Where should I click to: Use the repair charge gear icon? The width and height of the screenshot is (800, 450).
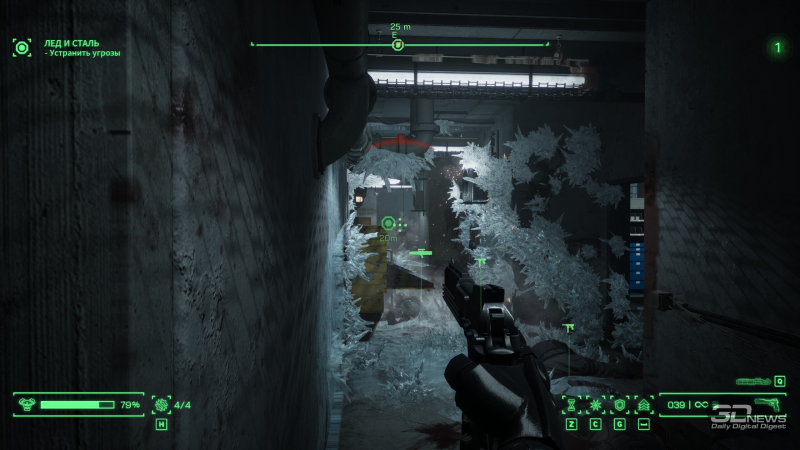click(161, 405)
